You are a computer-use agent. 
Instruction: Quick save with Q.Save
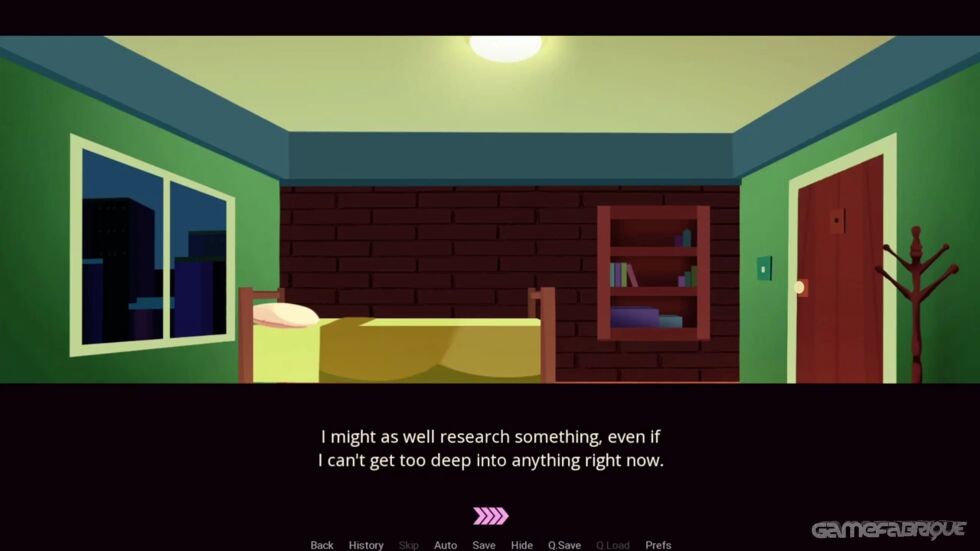click(564, 545)
